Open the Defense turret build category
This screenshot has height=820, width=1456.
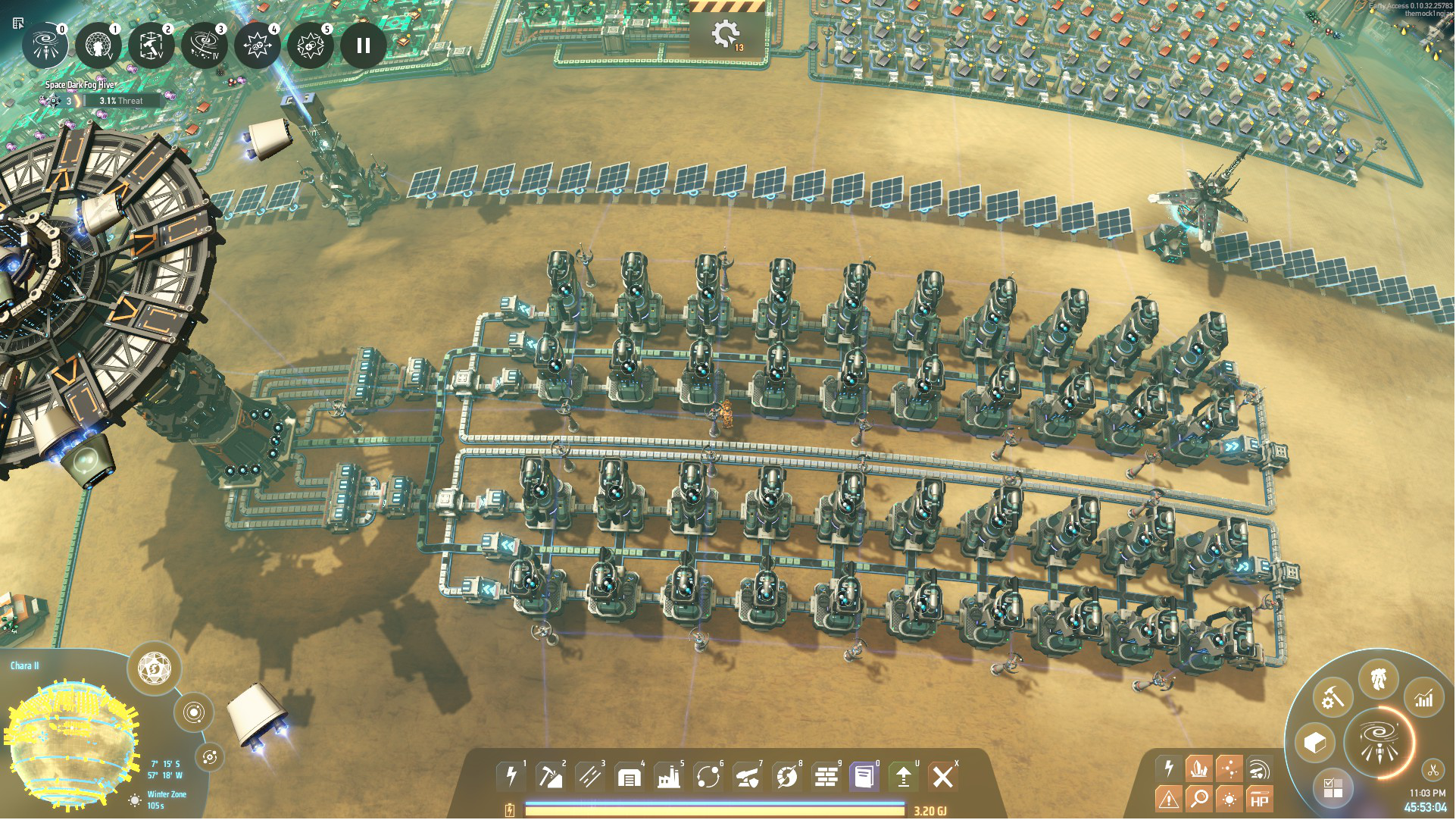[747, 776]
